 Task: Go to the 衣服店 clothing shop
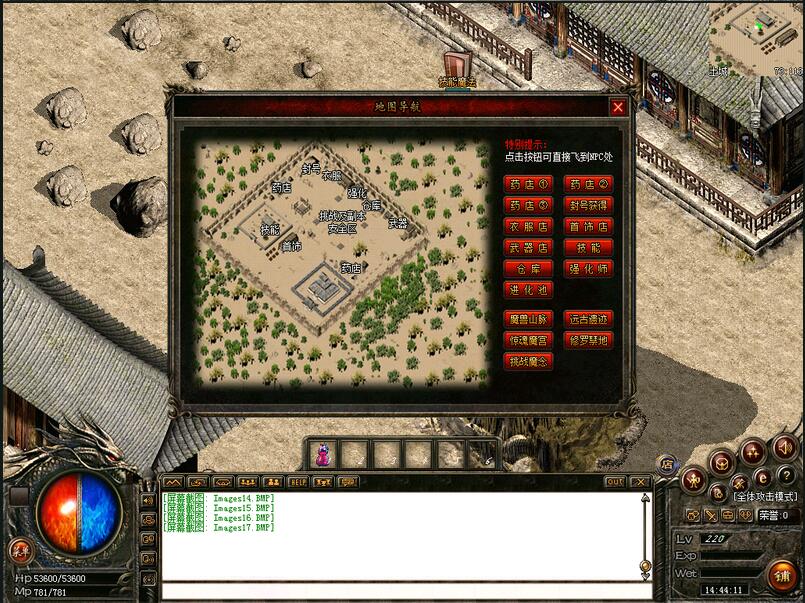click(x=529, y=226)
